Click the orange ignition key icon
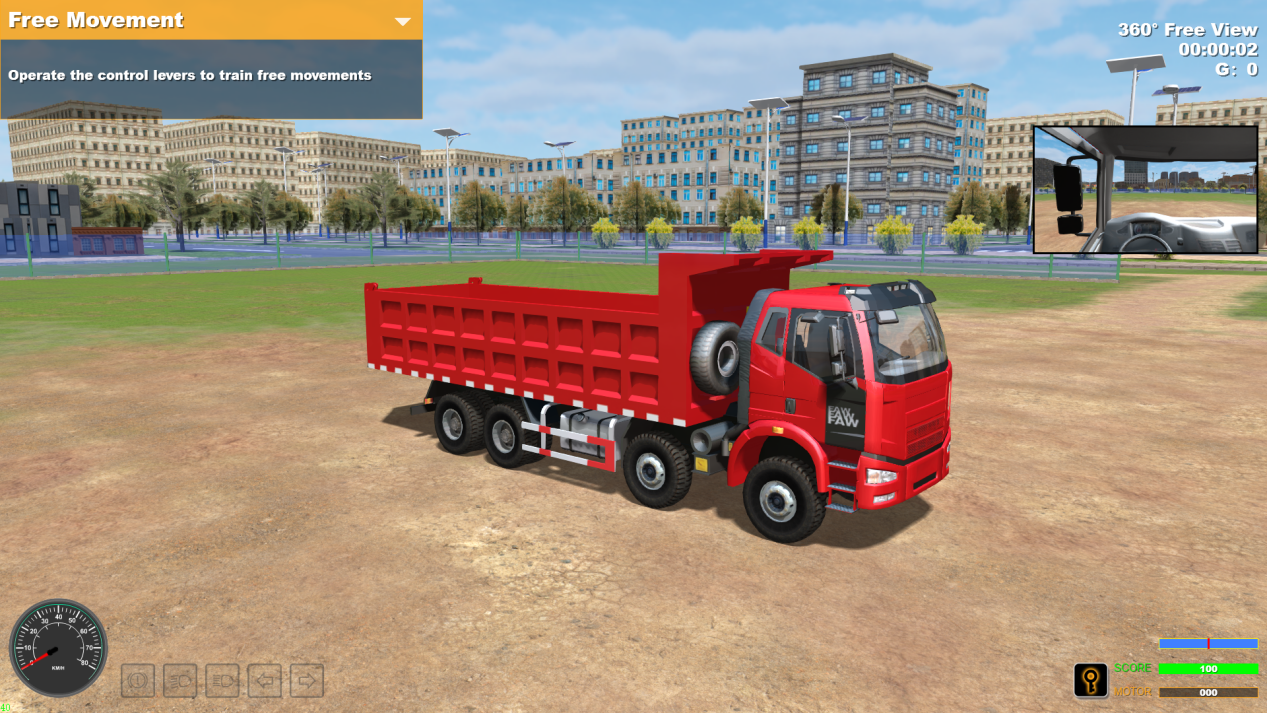1267x713 pixels. [1090, 681]
